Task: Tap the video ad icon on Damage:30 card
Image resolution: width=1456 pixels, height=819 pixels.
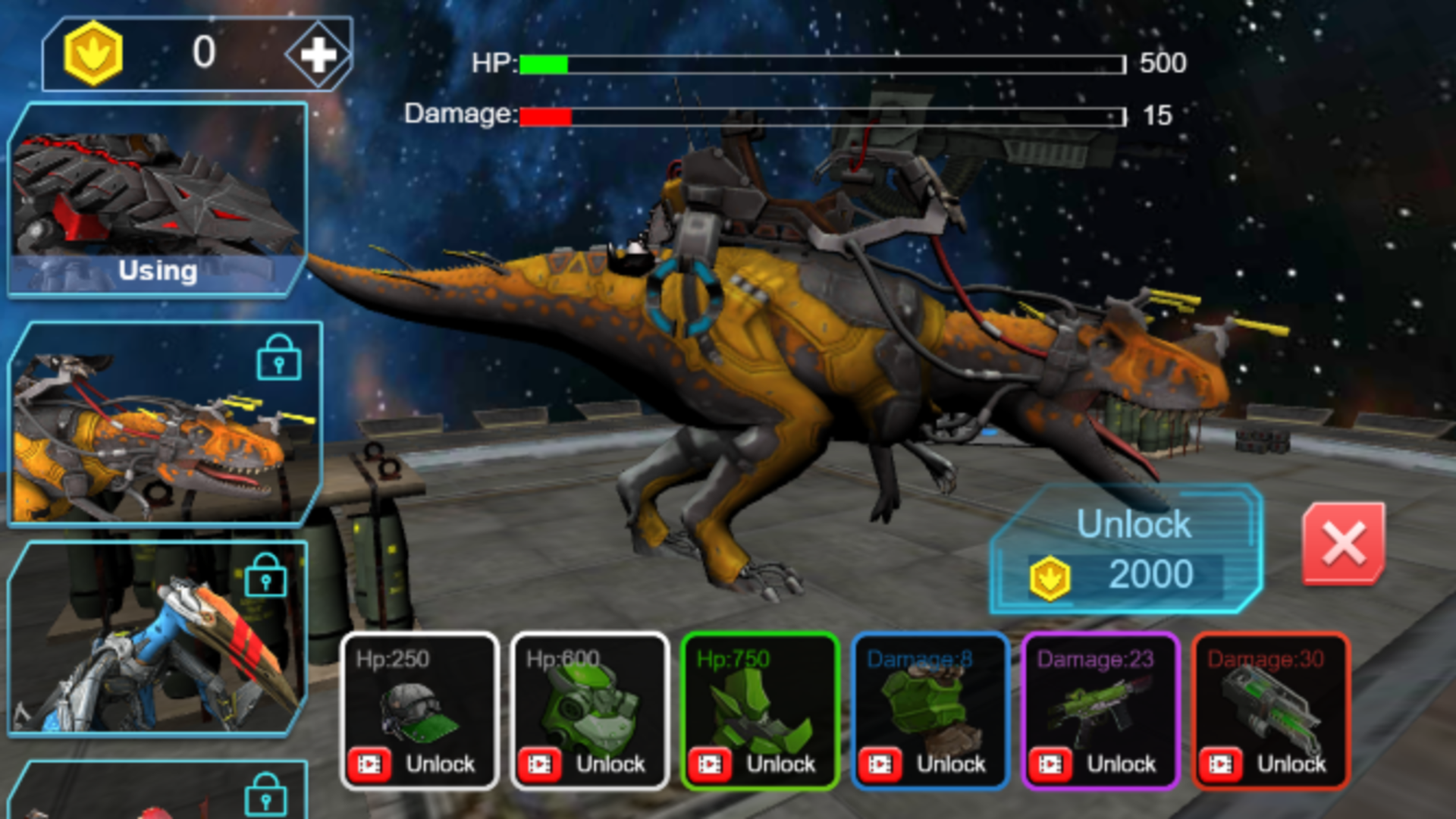Action: [1222, 764]
